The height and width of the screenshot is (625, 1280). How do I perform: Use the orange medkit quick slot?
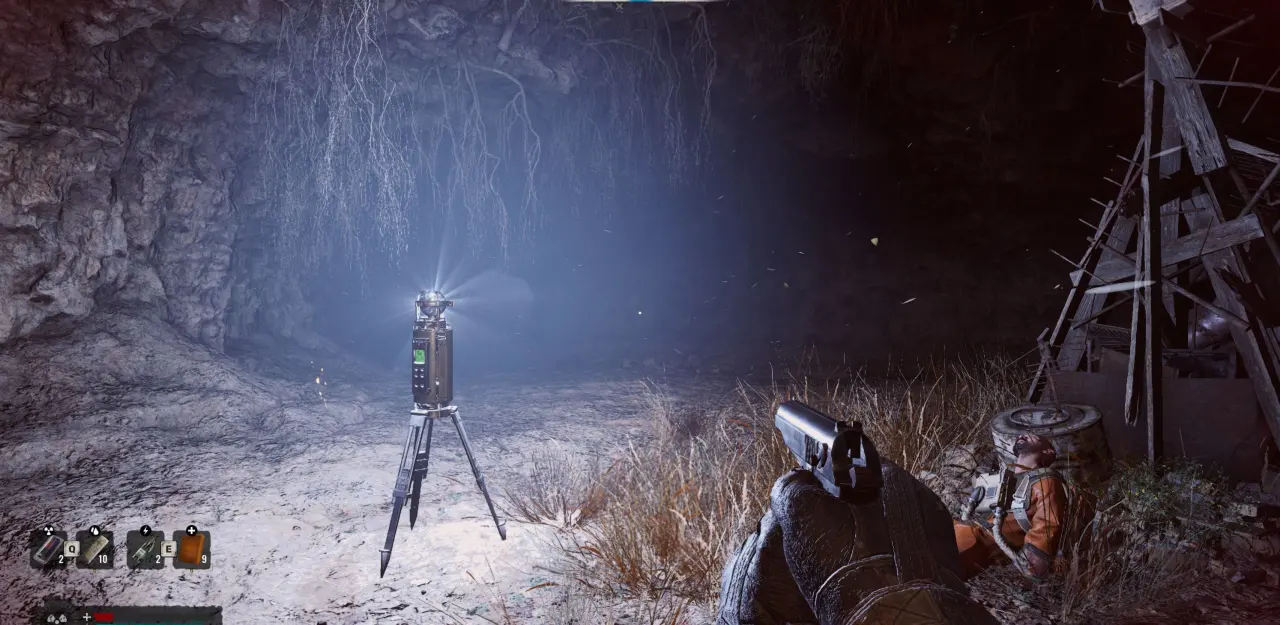coord(191,548)
